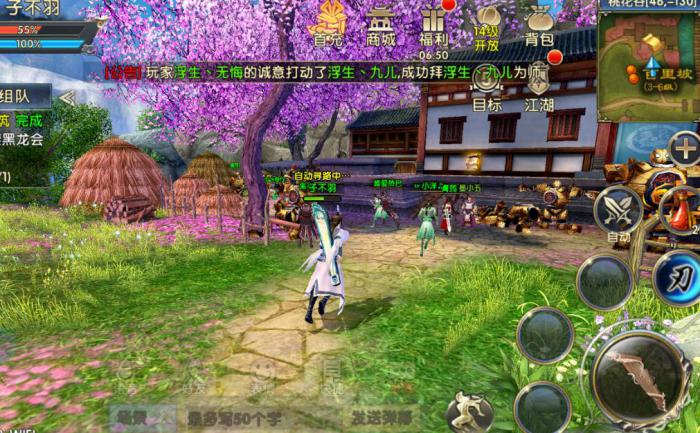The height and width of the screenshot is (433, 700).
Task: Open the 福利 welfare rewards
Action: click(x=434, y=25)
